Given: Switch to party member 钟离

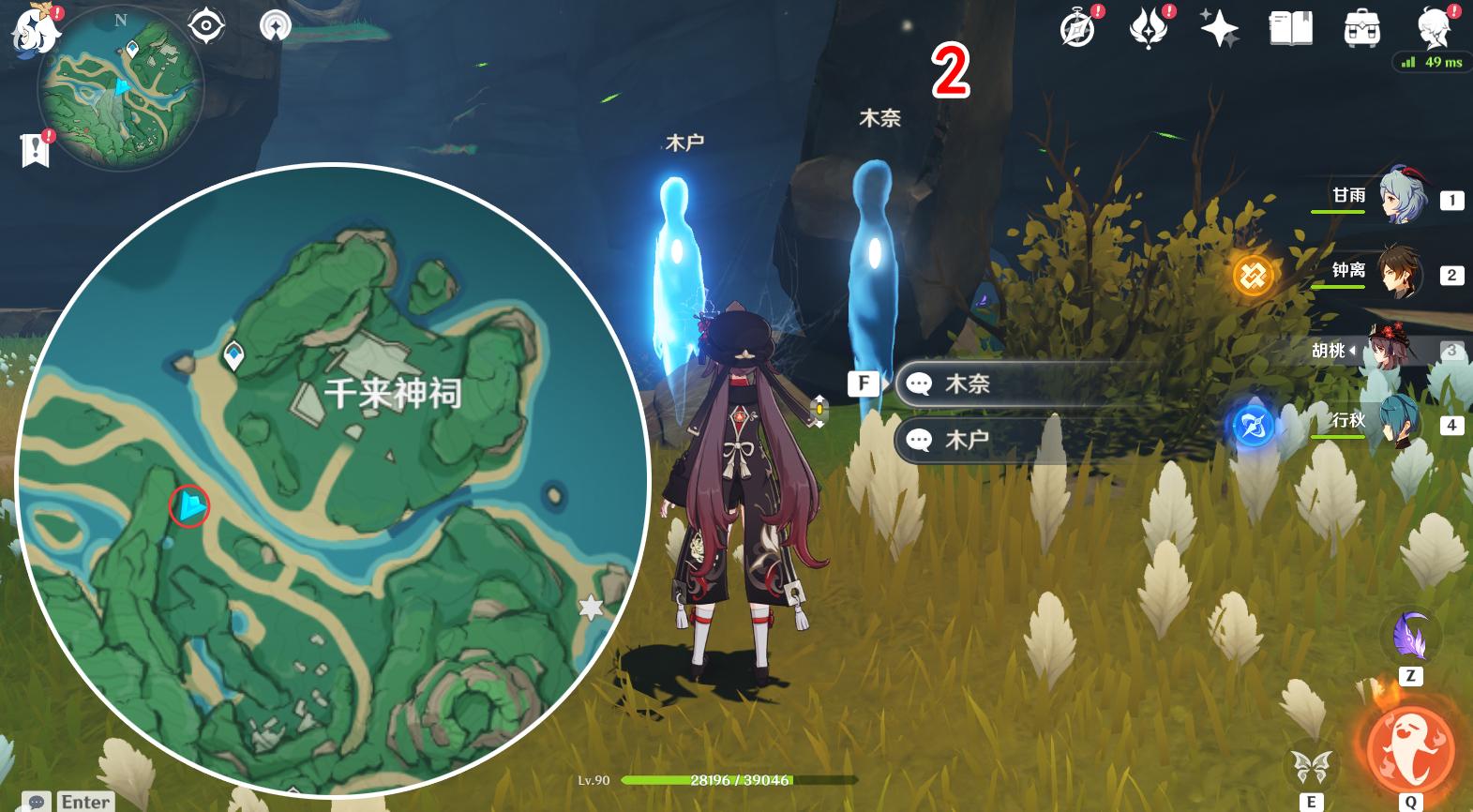Looking at the screenshot, I should tap(1401, 273).
